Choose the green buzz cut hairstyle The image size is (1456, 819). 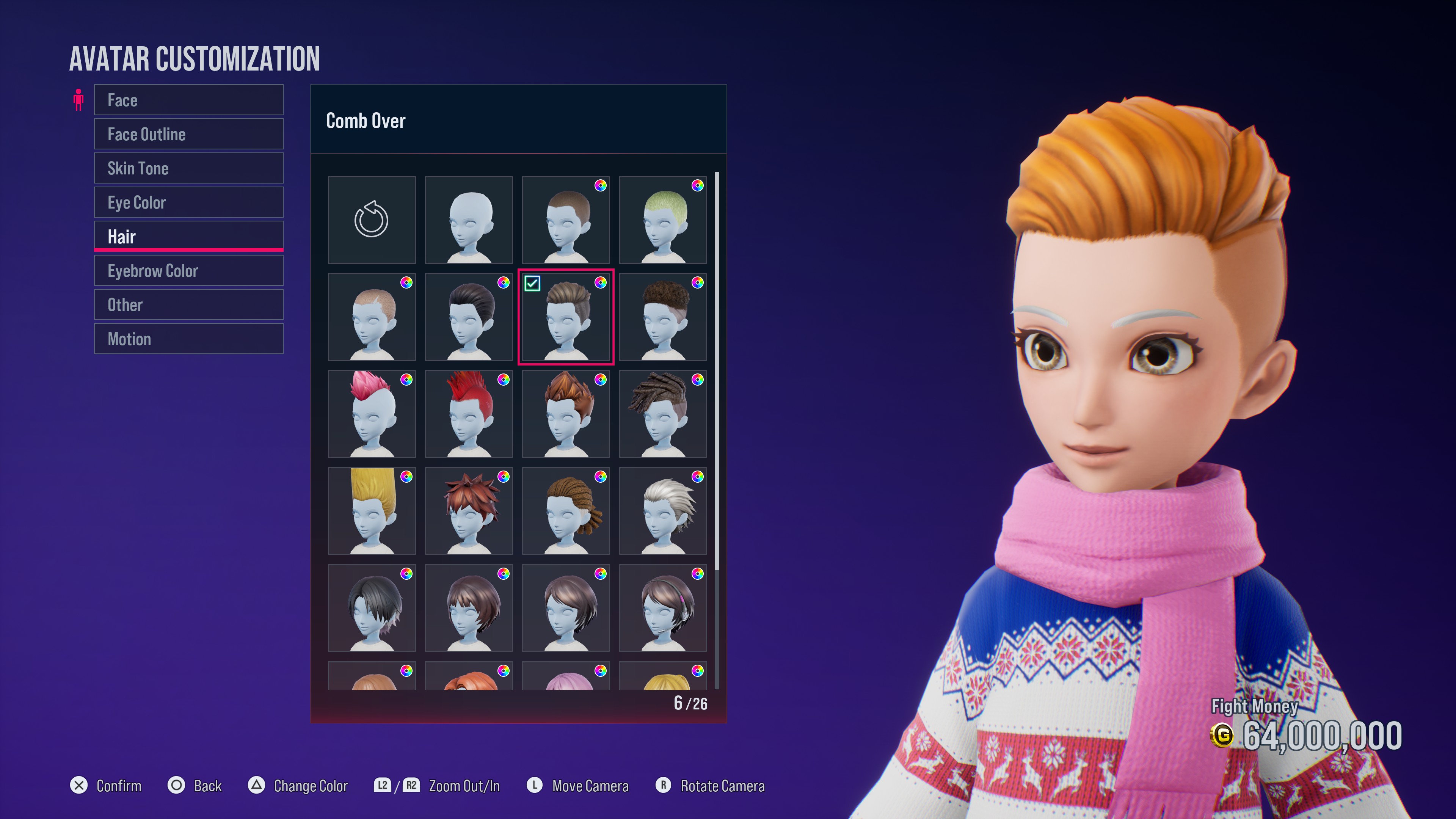coord(662,219)
